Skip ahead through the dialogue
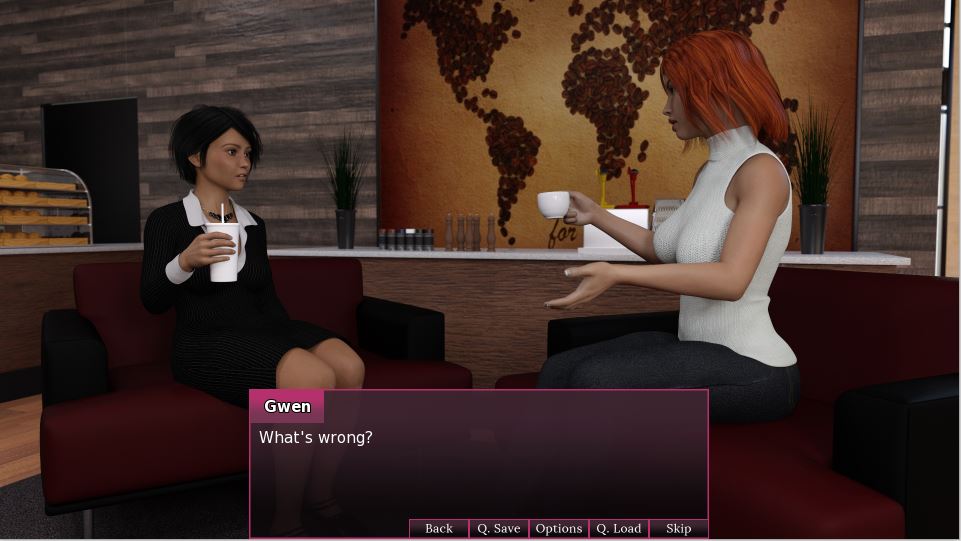Viewport: 961px width, 541px height. click(x=678, y=528)
